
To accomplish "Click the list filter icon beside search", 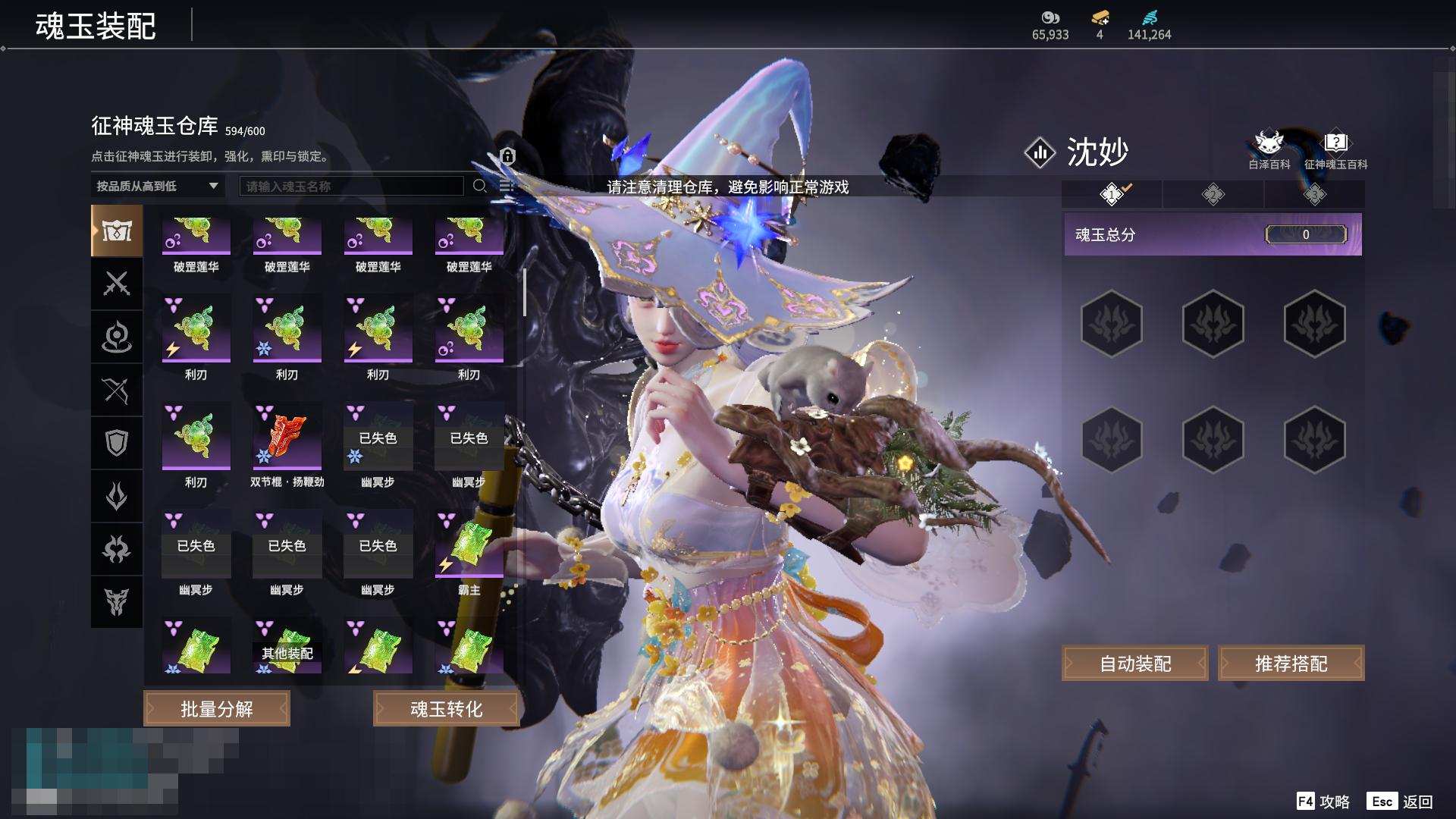I will [507, 186].
